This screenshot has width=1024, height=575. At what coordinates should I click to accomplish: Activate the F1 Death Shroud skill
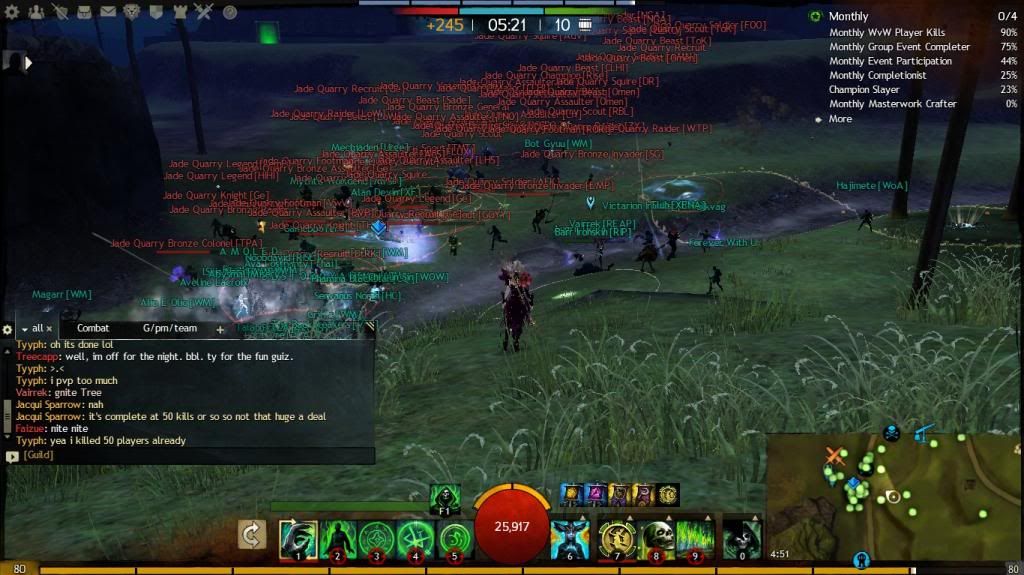coord(445,497)
